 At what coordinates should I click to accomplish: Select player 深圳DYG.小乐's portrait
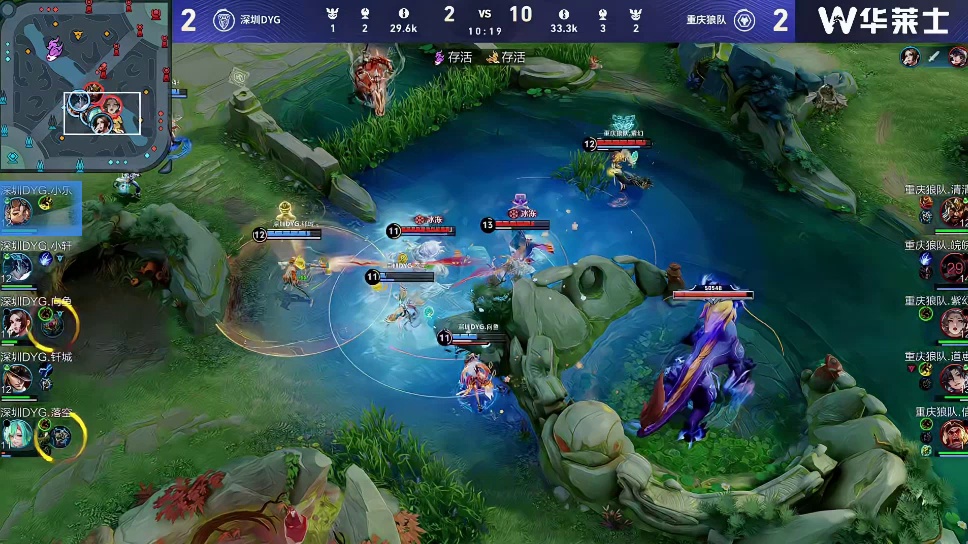[18, 211]
